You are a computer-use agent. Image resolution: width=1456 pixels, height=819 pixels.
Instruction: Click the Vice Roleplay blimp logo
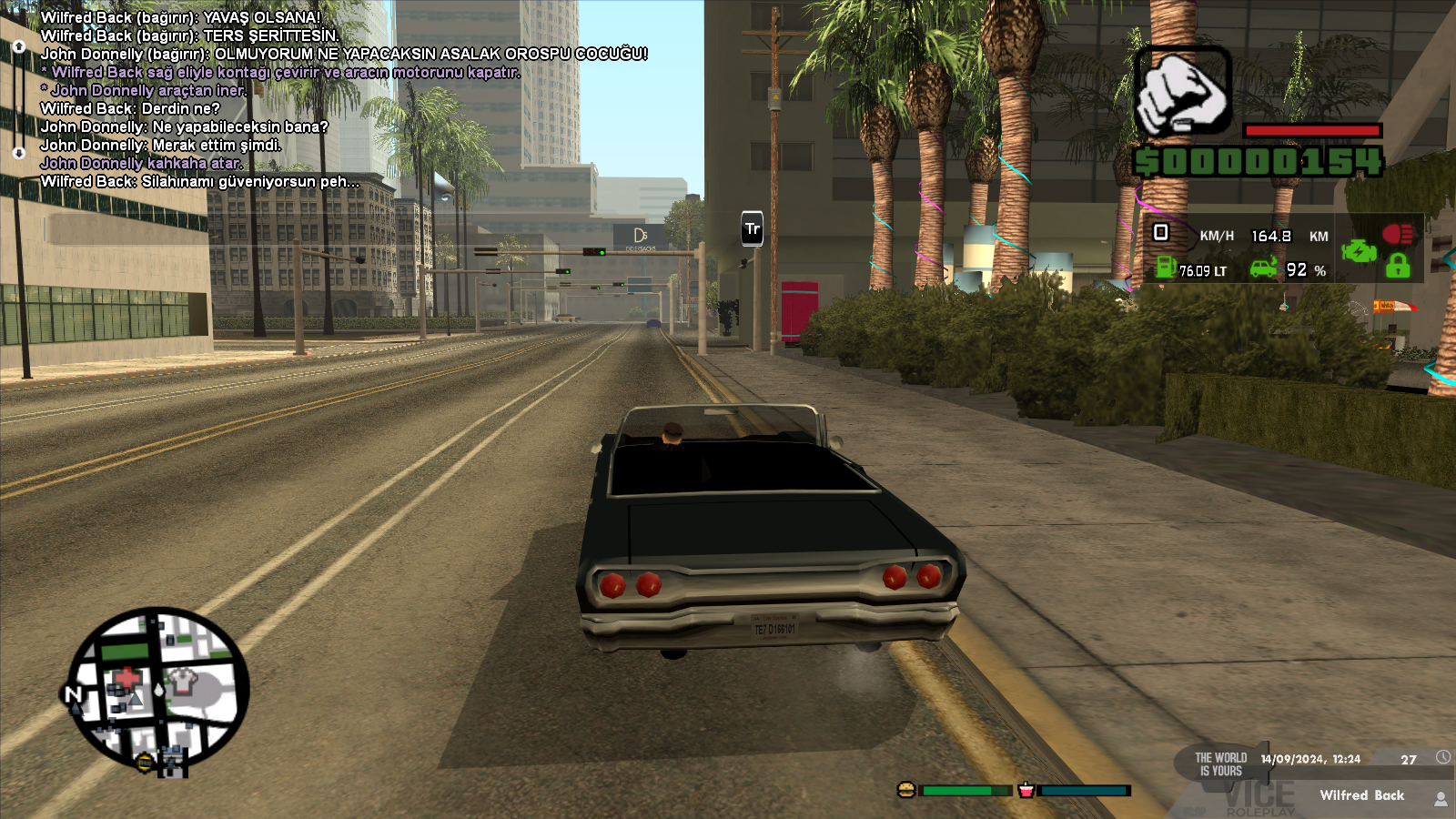coord(1222,763)
